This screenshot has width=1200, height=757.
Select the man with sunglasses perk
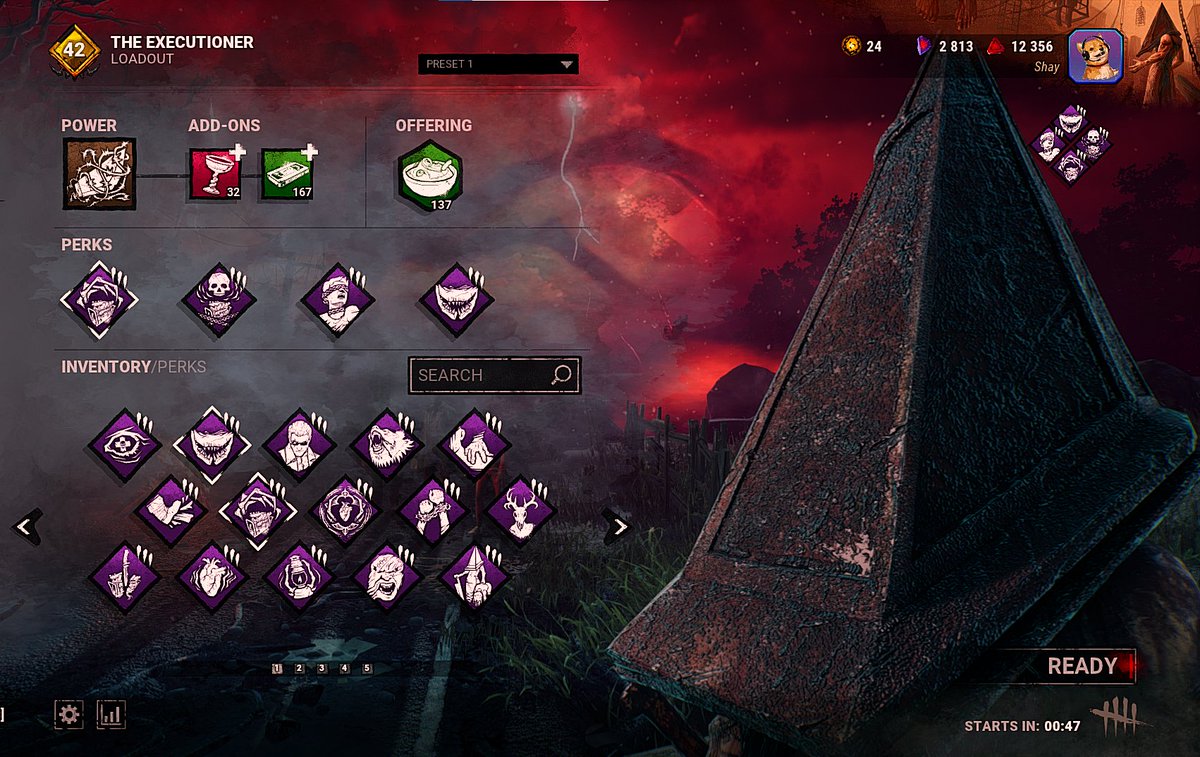point(299,444)
